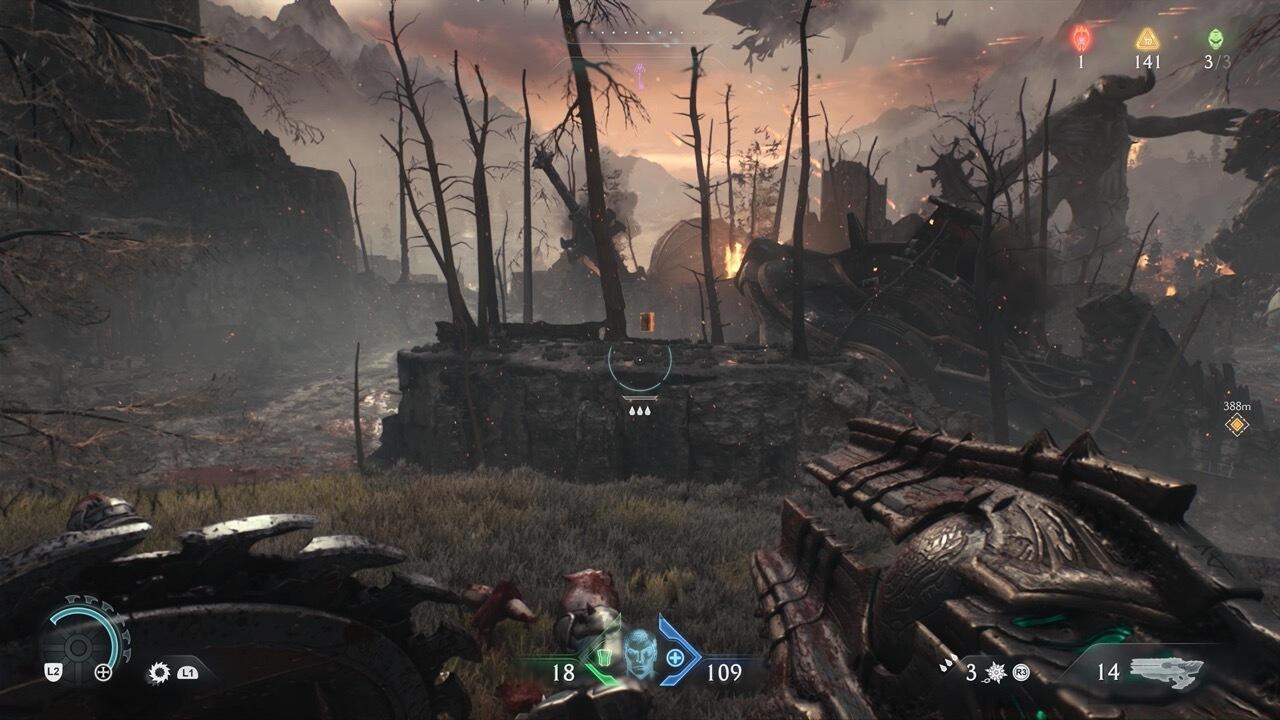Click the shield saw throw icon
This screenshot has width=1280, height=720.
[158, 672]
